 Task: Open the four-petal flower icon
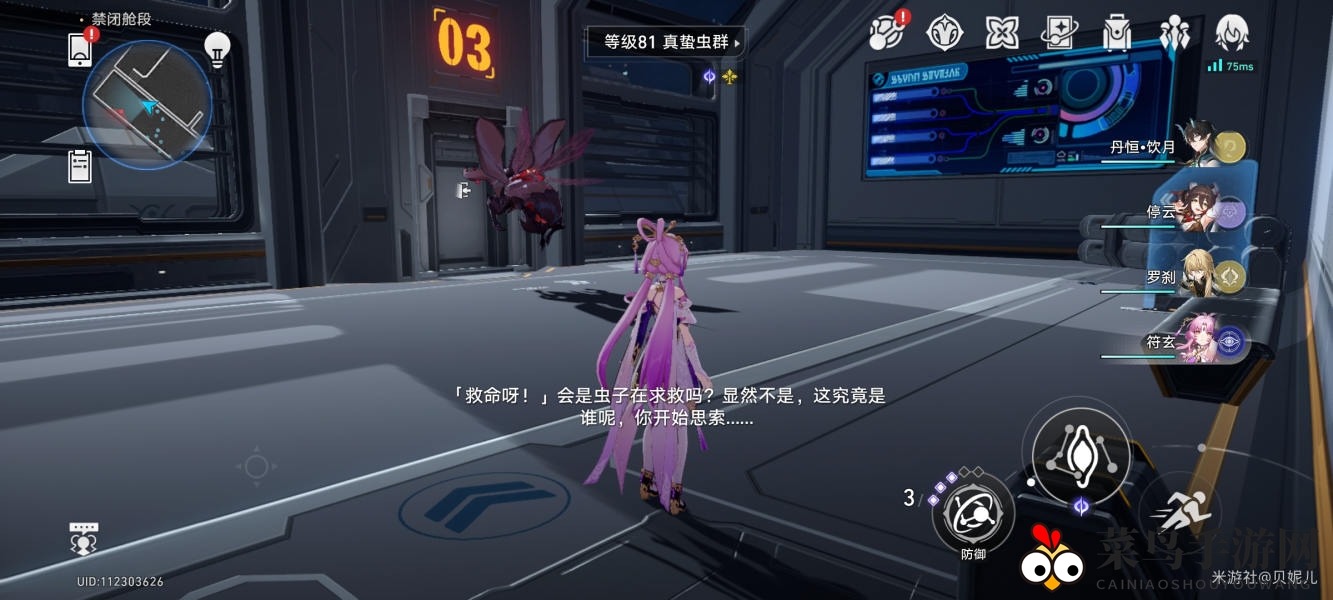[x=1001, y=33]
